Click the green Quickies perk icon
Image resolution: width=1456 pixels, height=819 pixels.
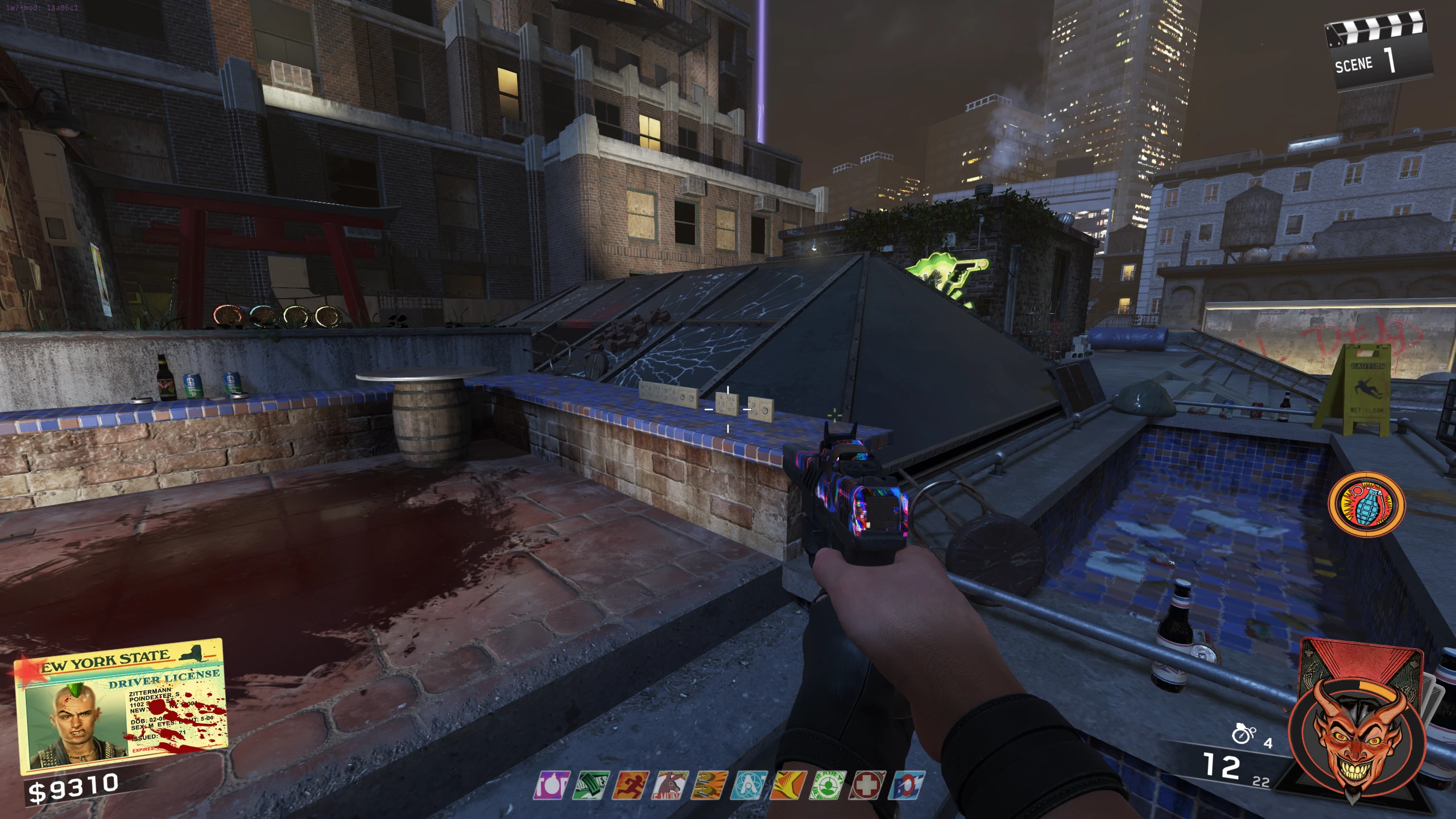click(594, 785)
